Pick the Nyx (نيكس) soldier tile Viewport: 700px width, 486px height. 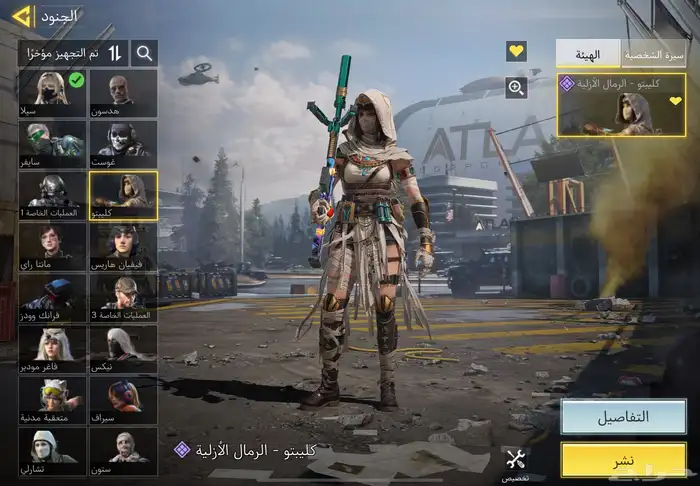pos(123,349)
